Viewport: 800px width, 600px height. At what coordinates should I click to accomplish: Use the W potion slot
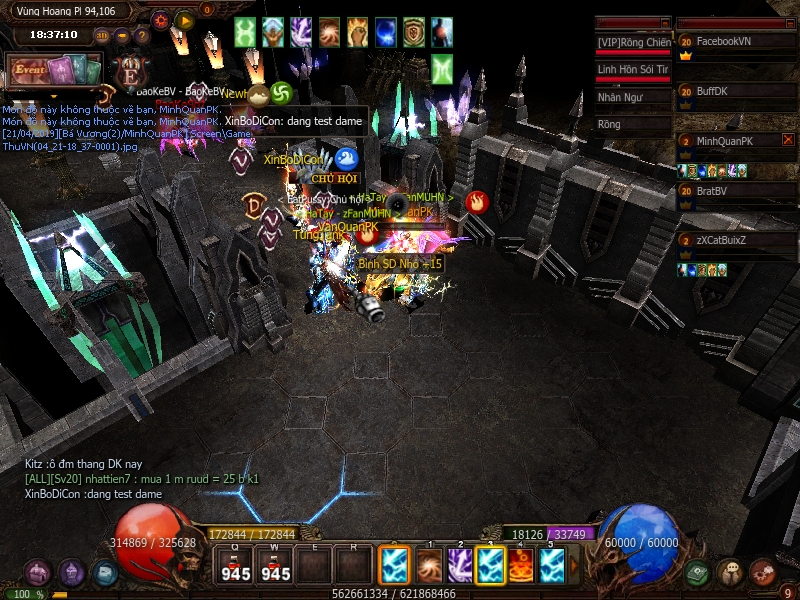[275, 565]
